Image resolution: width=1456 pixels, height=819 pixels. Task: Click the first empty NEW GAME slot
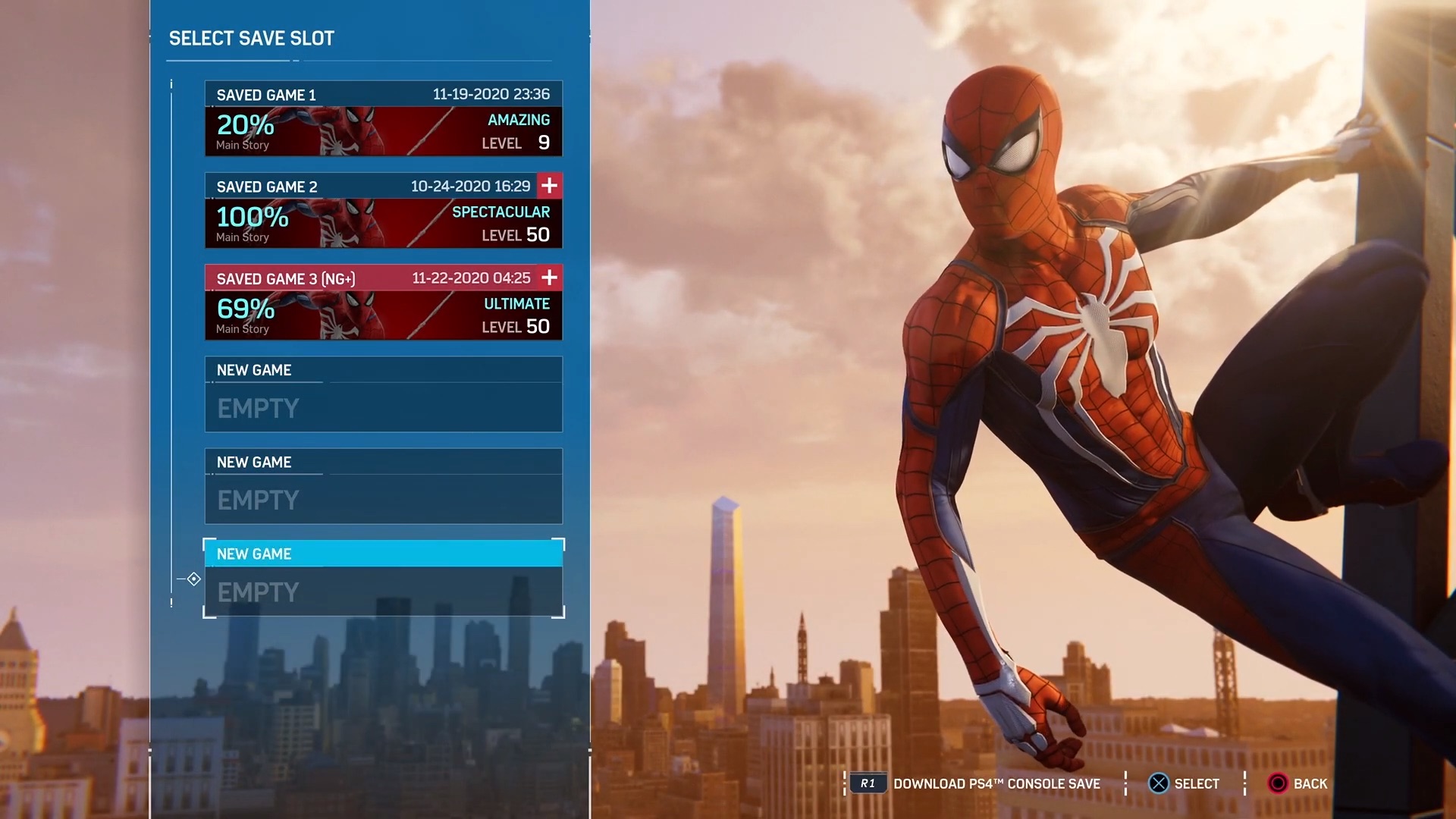click(x=383, y=393)
